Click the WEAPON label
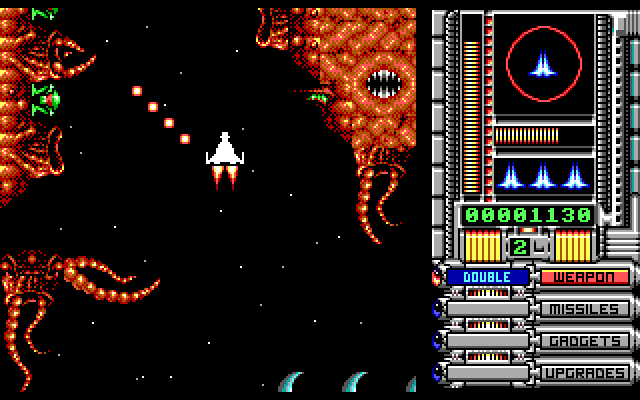This screenshot has width=640, height=400. pyautogui.click(x=585, y=277)
